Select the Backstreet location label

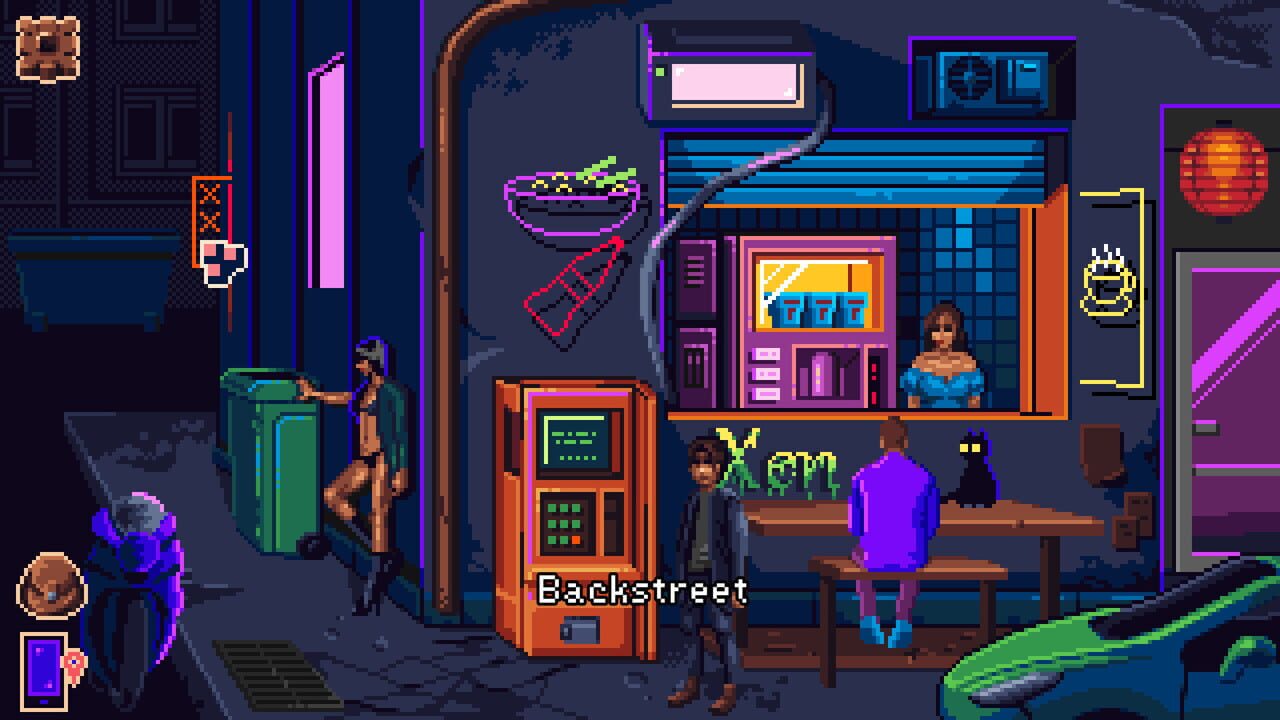point(643,591)
